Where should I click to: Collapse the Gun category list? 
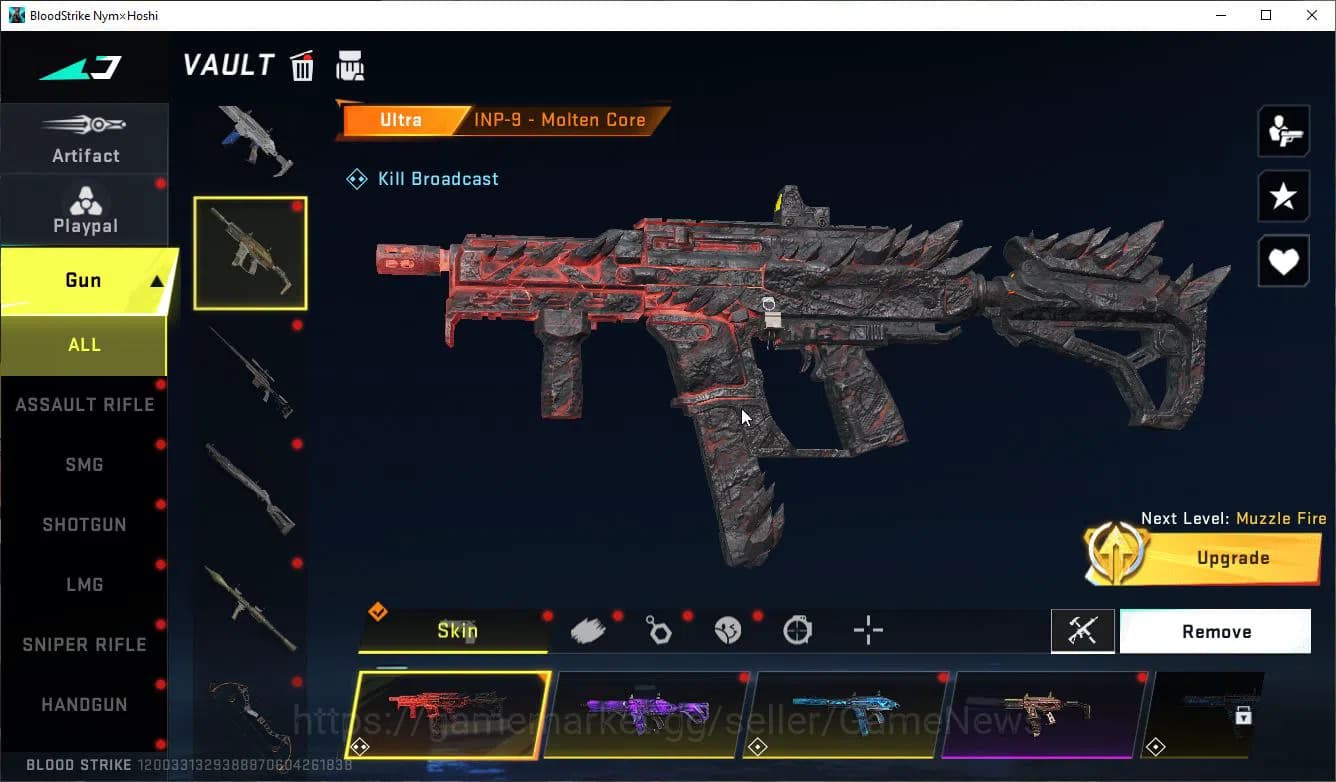tap(85, 280)
